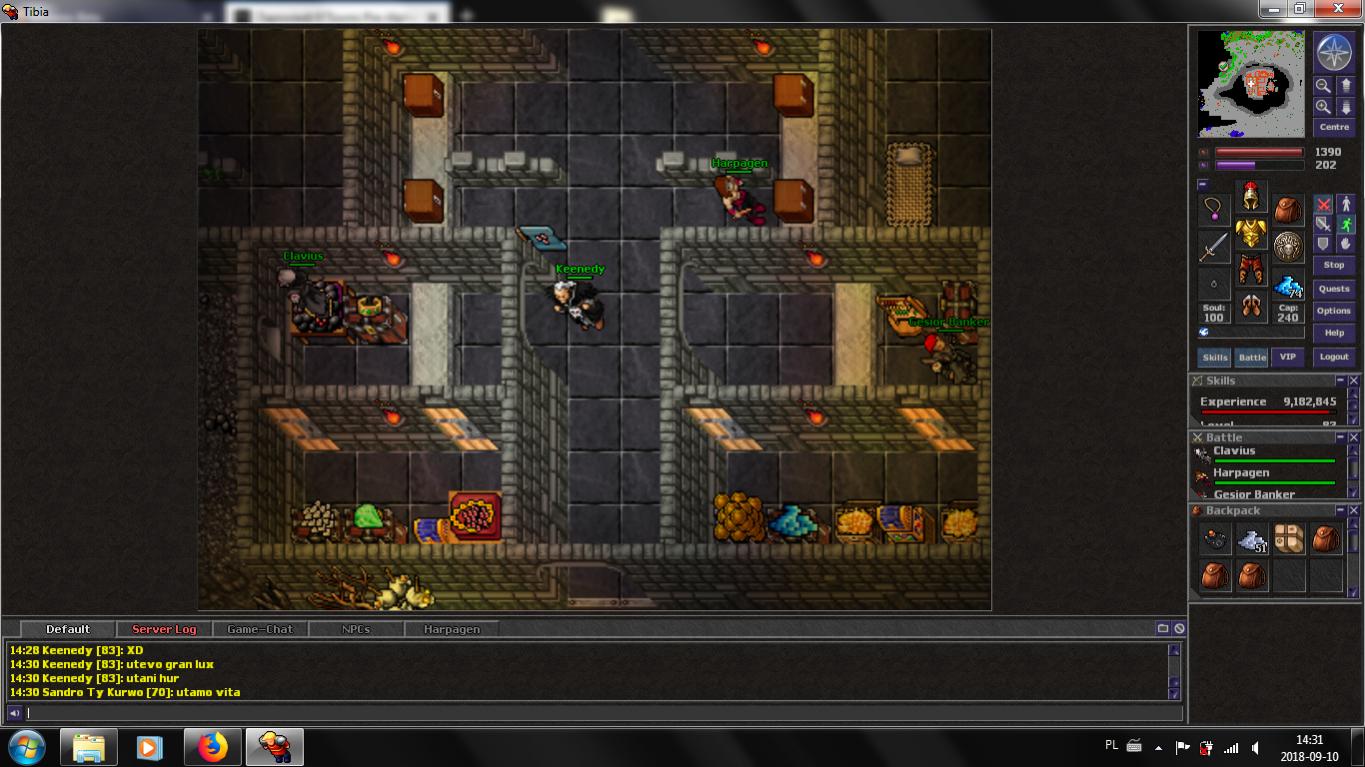
Task: Click the Help button
Action: [x=1334, y=333]
